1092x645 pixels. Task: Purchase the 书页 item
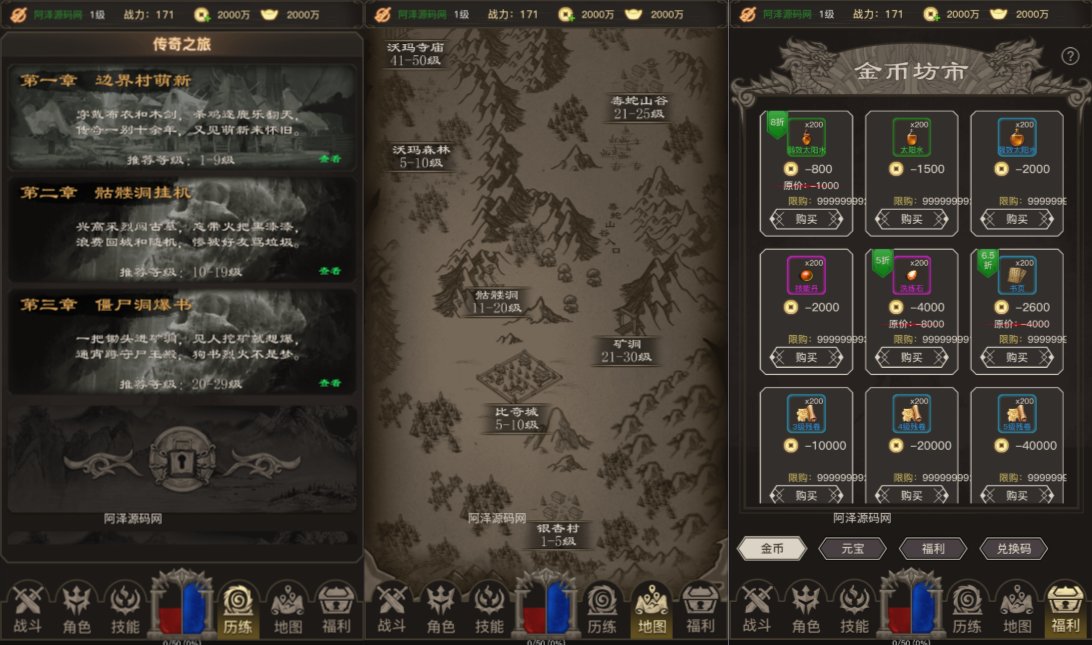coord(1016,357)
